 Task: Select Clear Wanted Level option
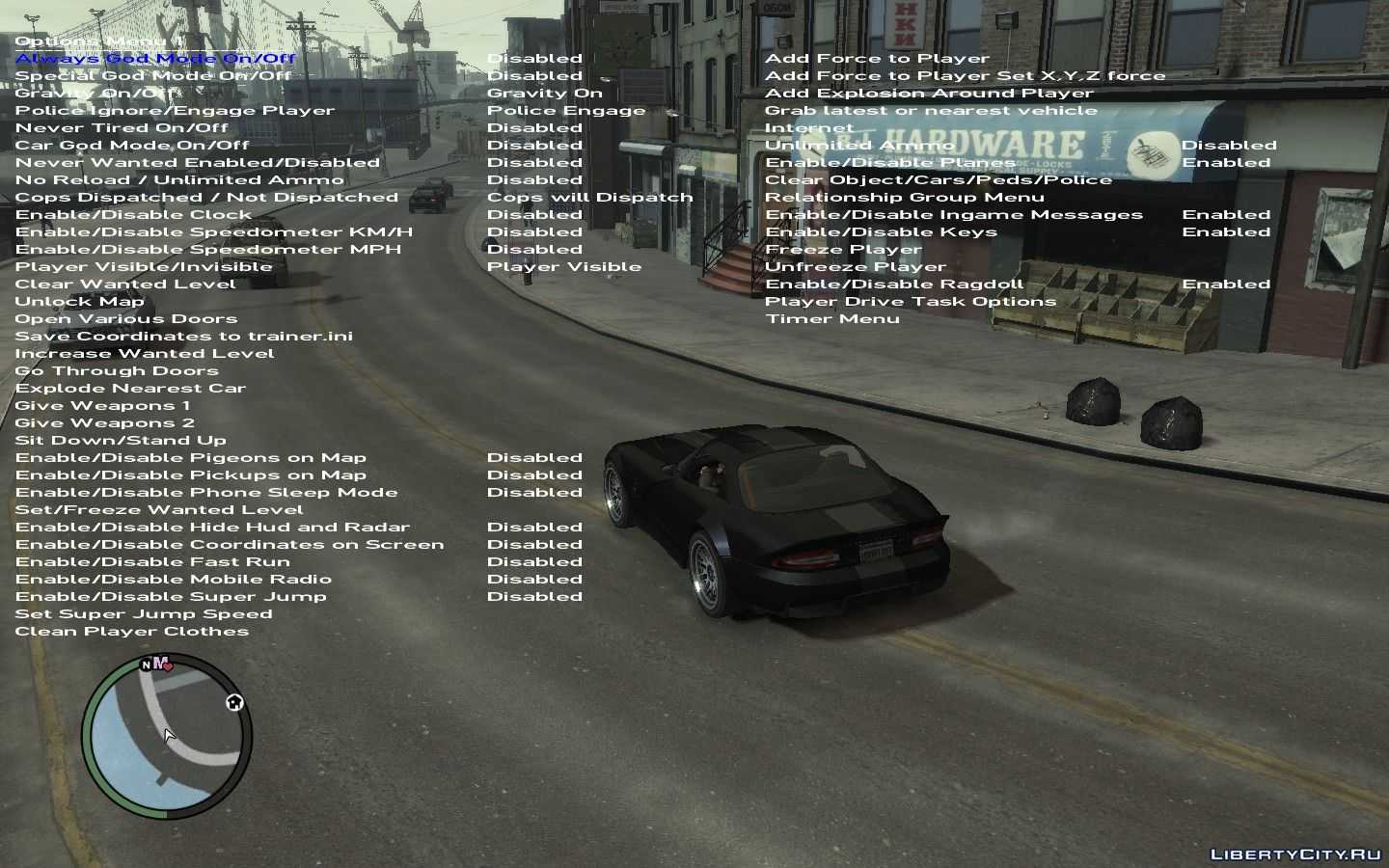pyautogui.click(x=125, y=285)
